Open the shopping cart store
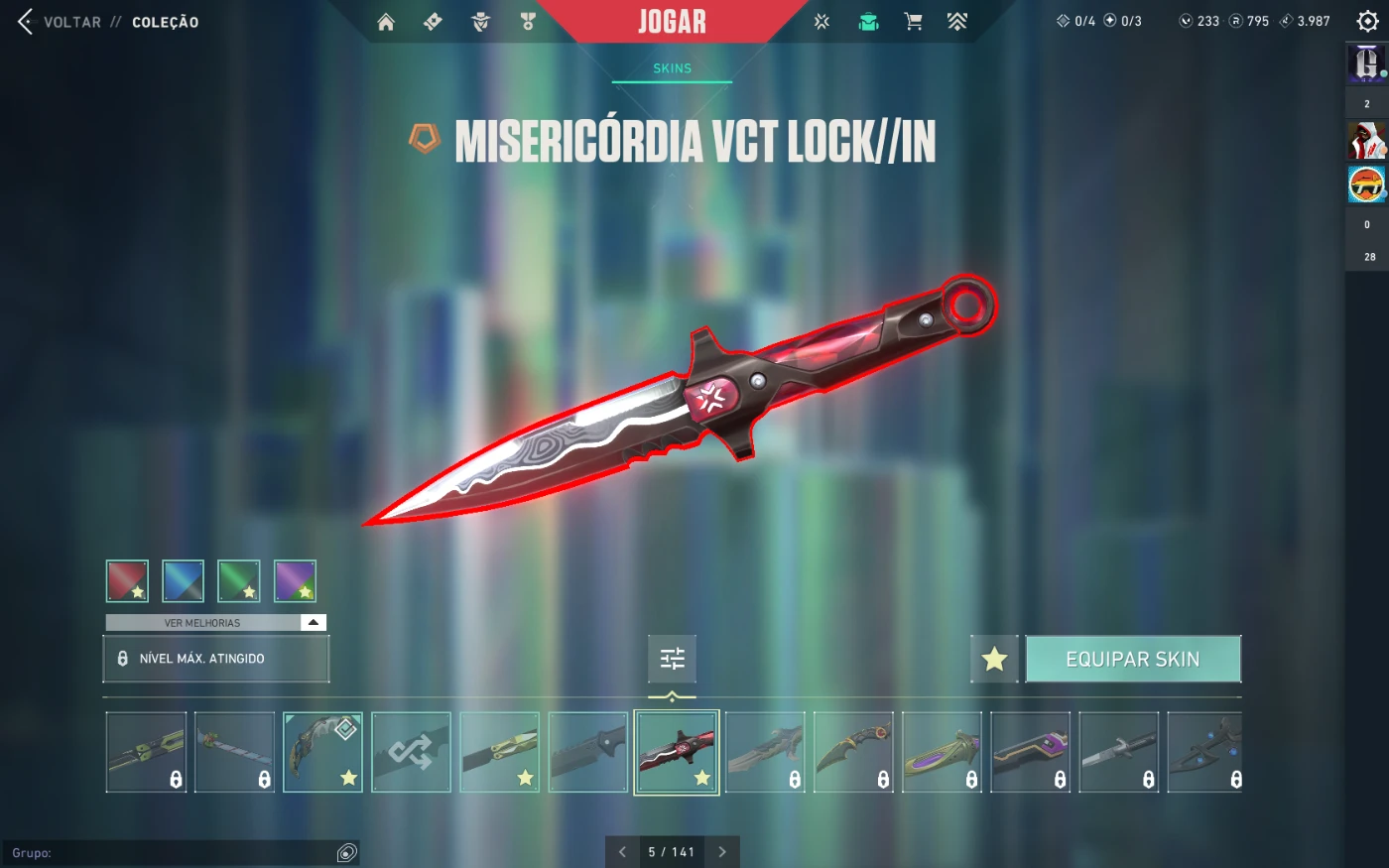The image size is (1389, 868). [x=913, y=22]
